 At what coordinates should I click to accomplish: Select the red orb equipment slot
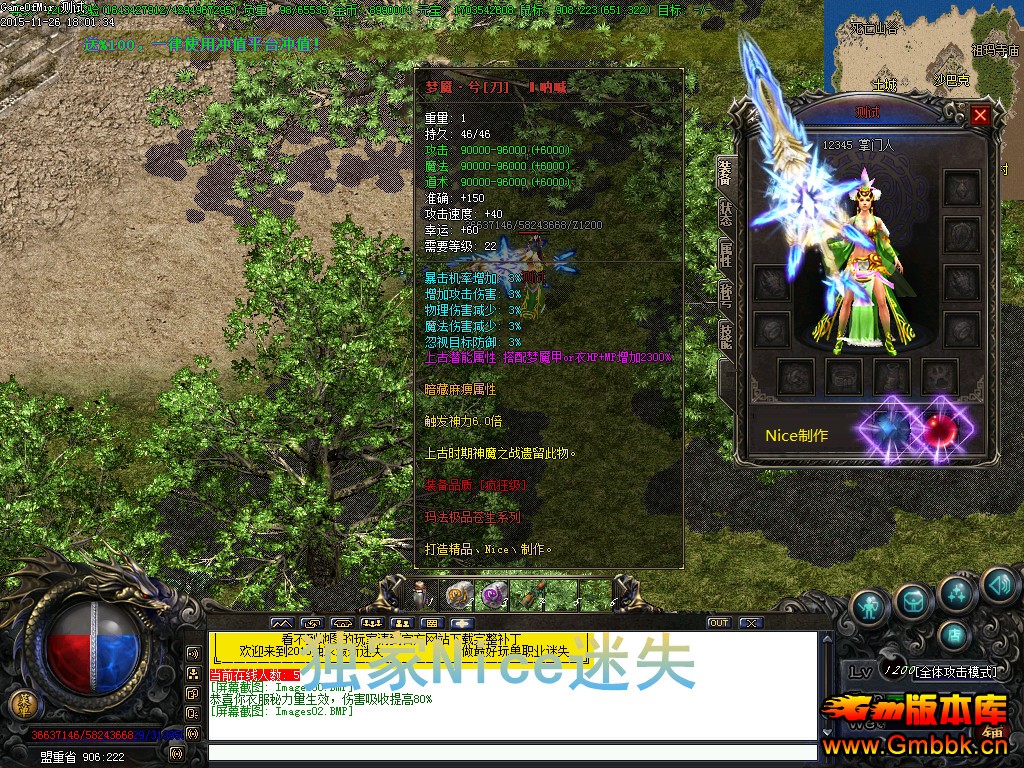click(x=938, y=427)
